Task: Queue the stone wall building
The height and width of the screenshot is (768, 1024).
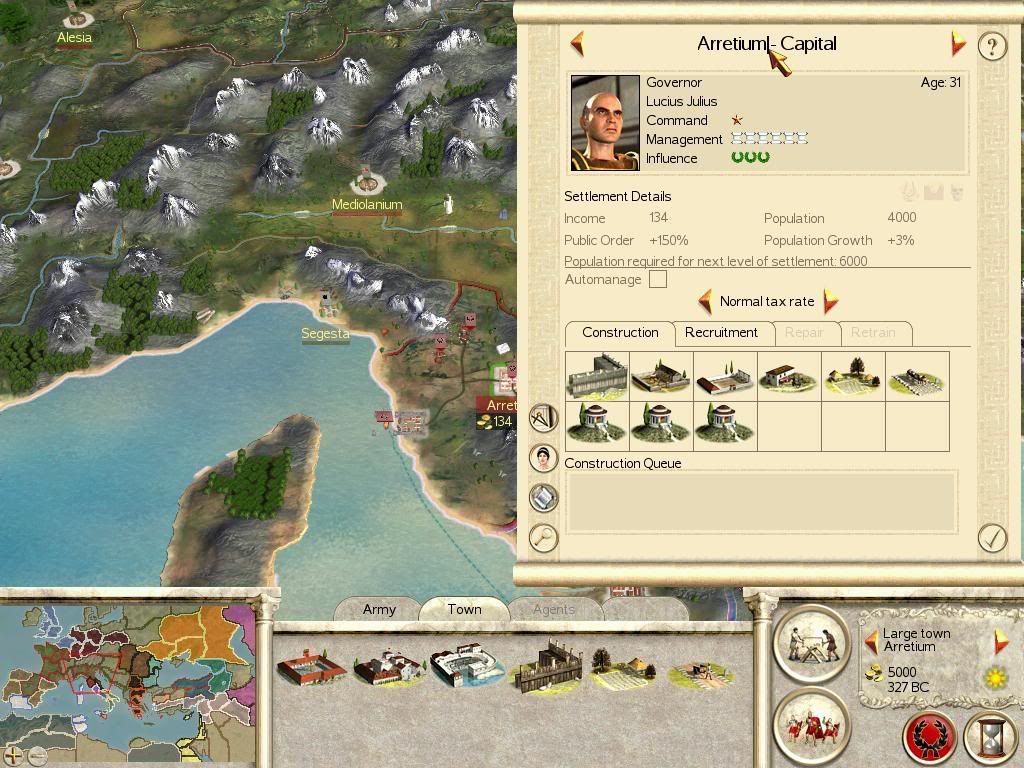Action: (597, 377)
